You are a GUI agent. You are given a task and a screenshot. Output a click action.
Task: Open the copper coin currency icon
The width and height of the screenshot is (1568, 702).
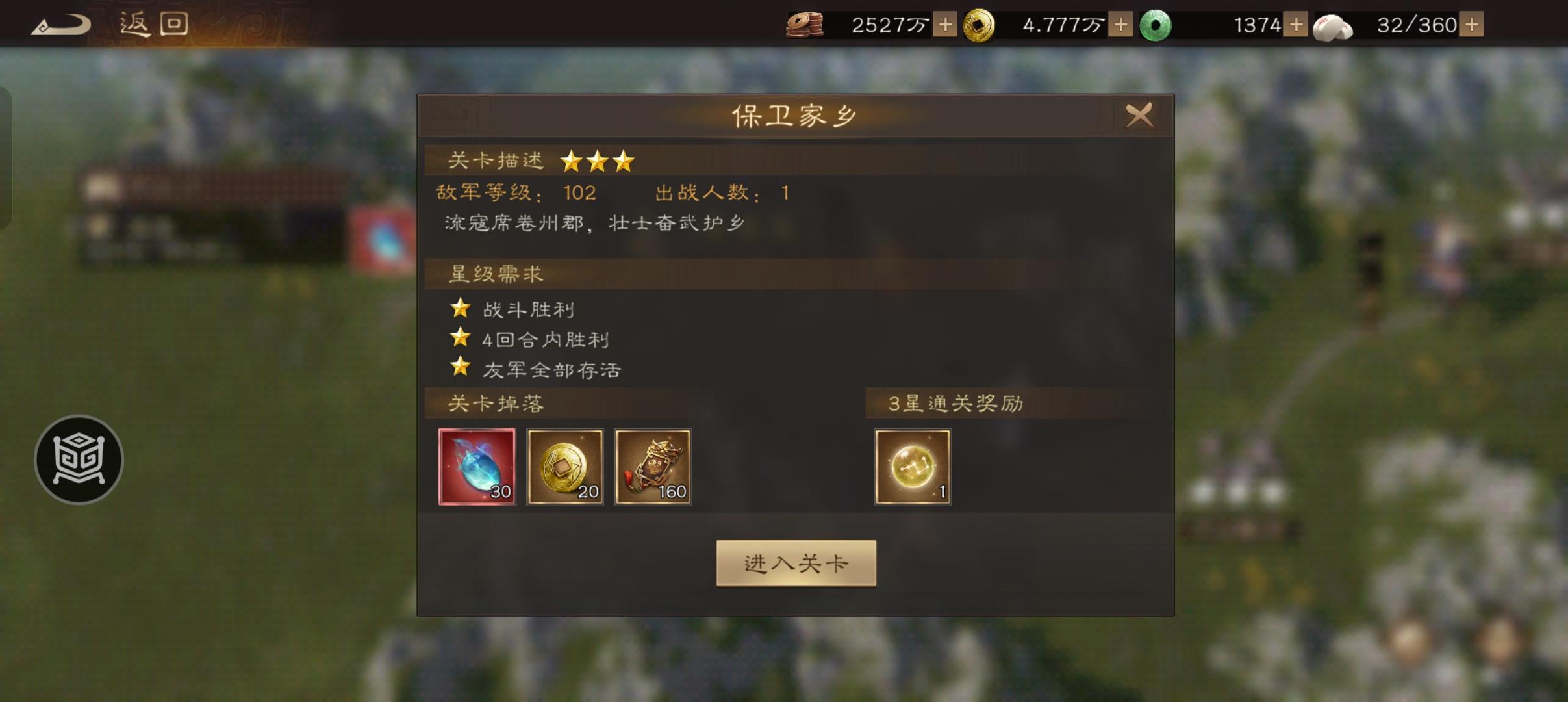(x=807, y=24)
